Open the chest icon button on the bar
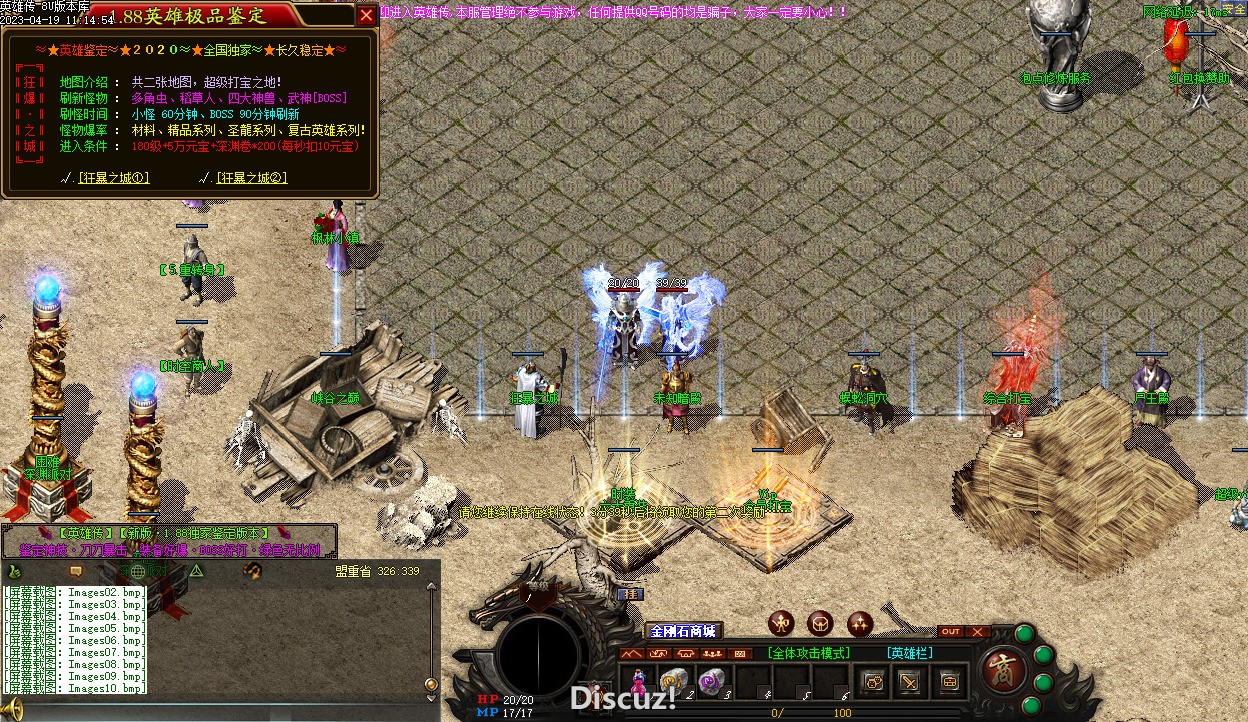Screen dimensions: 1248x722 [948, 682]
